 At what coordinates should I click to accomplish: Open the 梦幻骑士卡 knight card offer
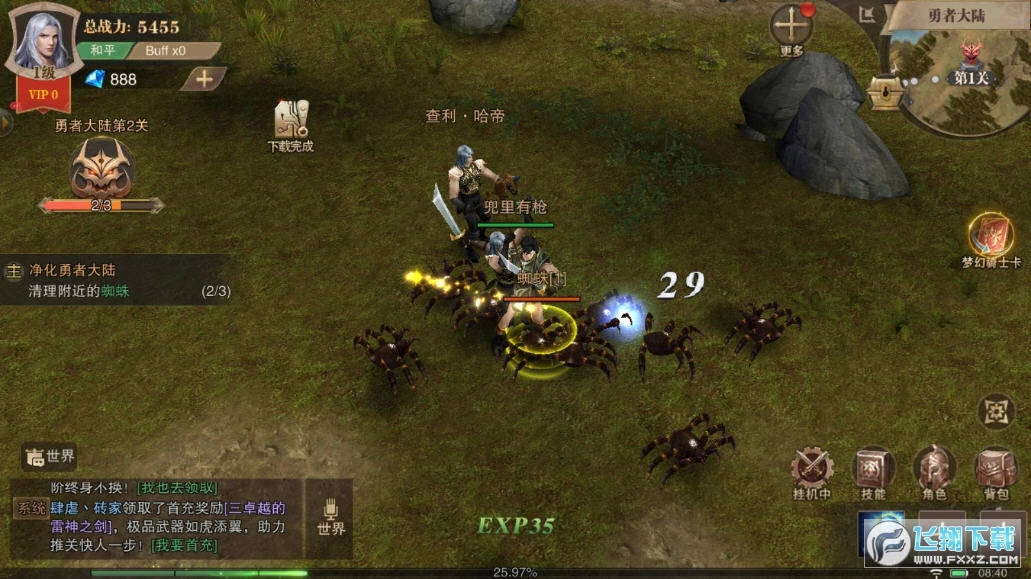[x=990, y=236]
